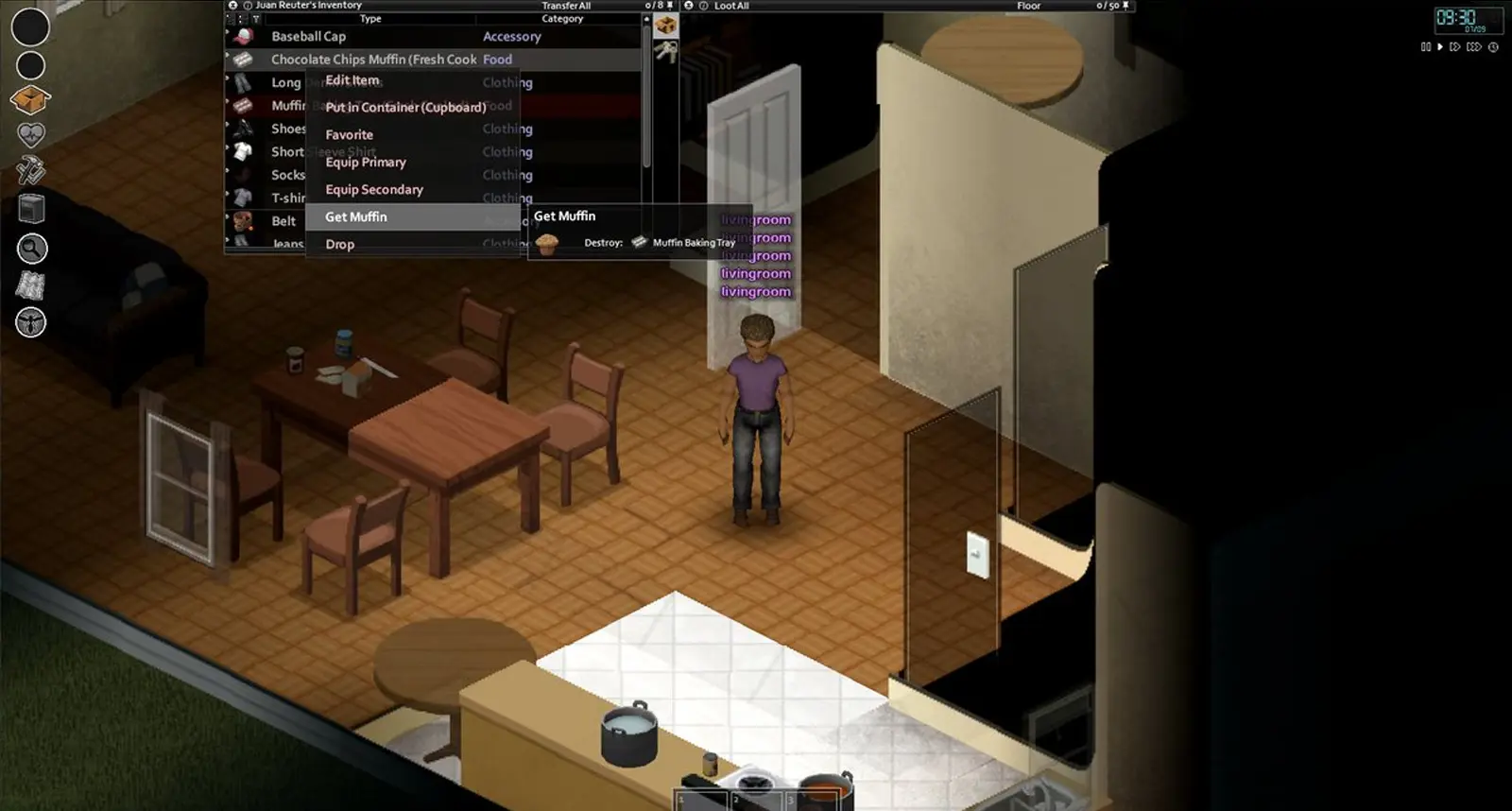Open the Health panel heart icon
This screenshot has width=1512, height=811.
[30, 134]
